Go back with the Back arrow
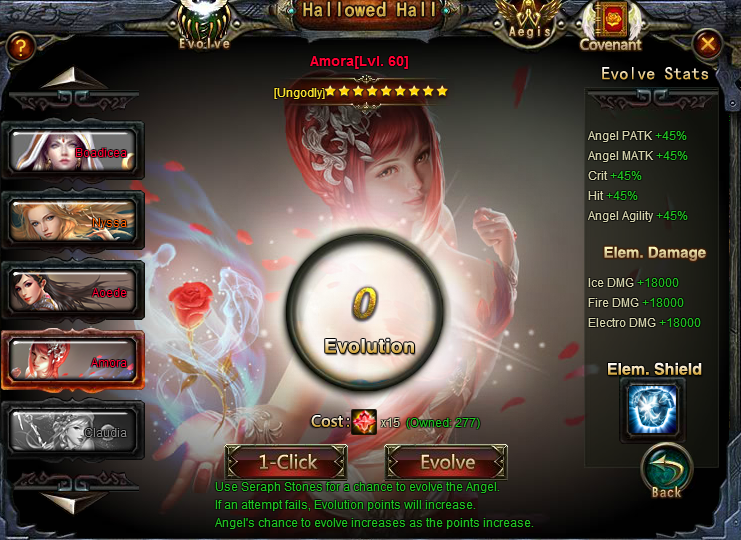The image size is (741, 540). coord(666,472)
